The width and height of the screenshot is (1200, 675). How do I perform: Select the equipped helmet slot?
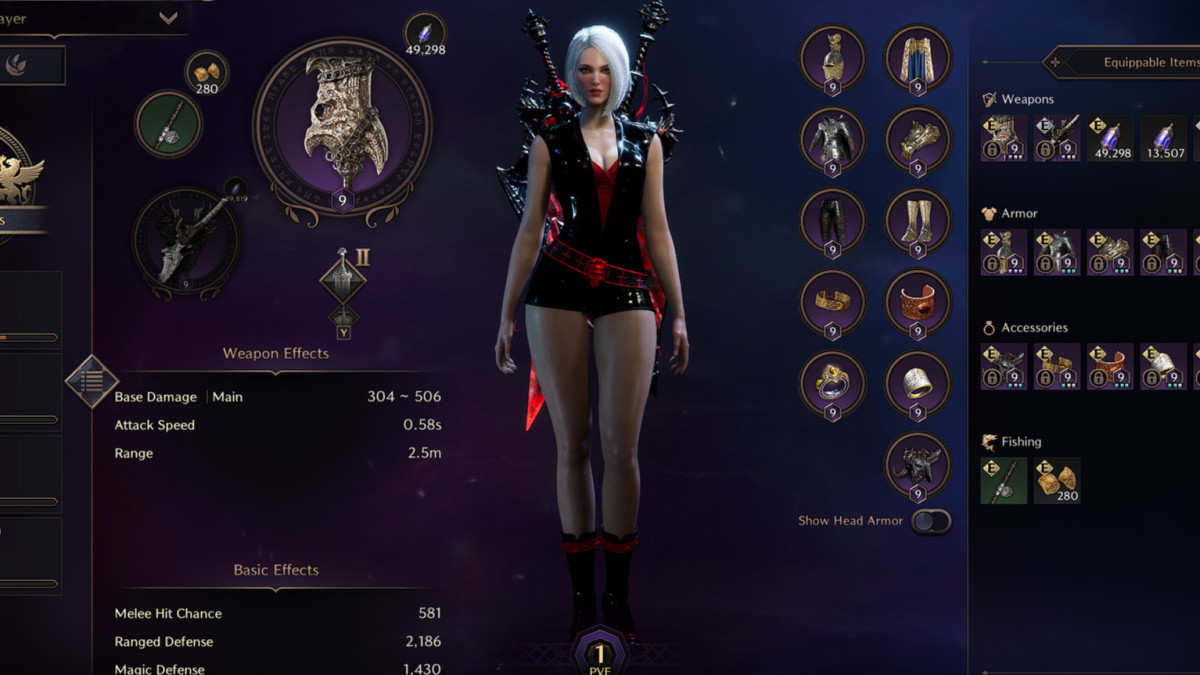[x=832, y=59]
